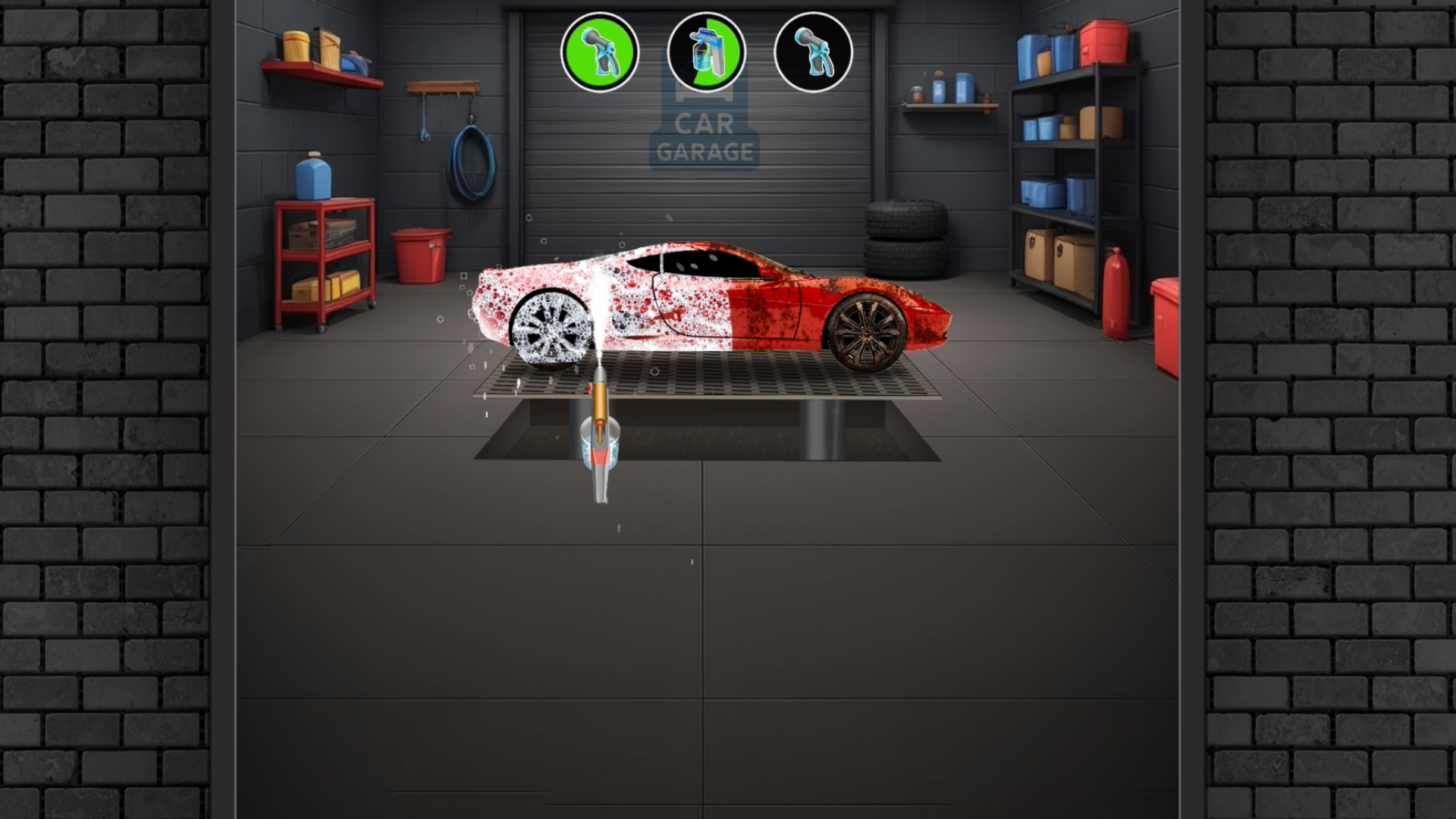Select the fully green hose nozzle icon
Screen dimensions: 1456x819
pyautogui.click(x=599, y=52)
